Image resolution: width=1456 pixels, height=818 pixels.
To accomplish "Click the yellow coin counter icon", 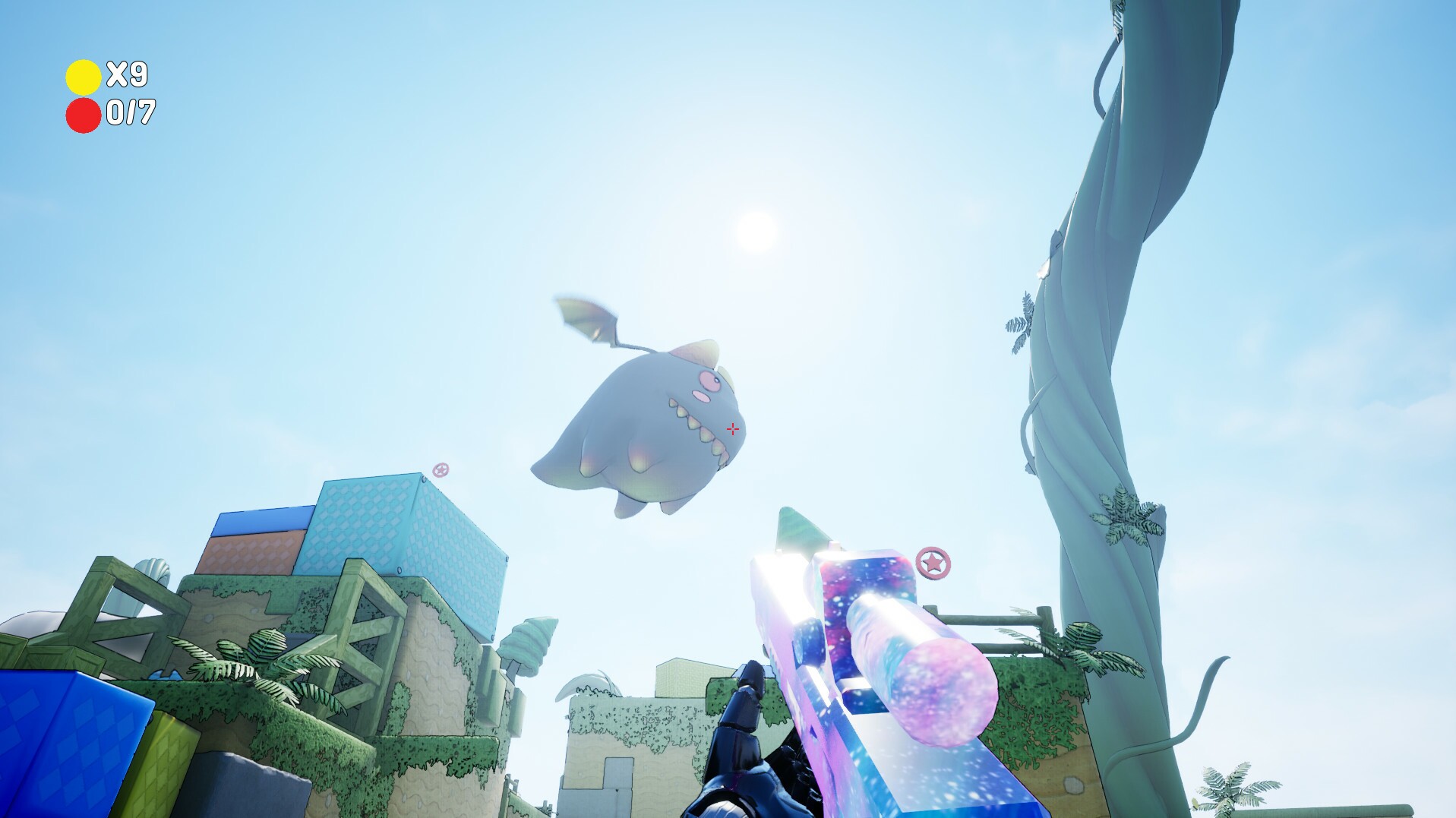I will (x=84, y=76).
